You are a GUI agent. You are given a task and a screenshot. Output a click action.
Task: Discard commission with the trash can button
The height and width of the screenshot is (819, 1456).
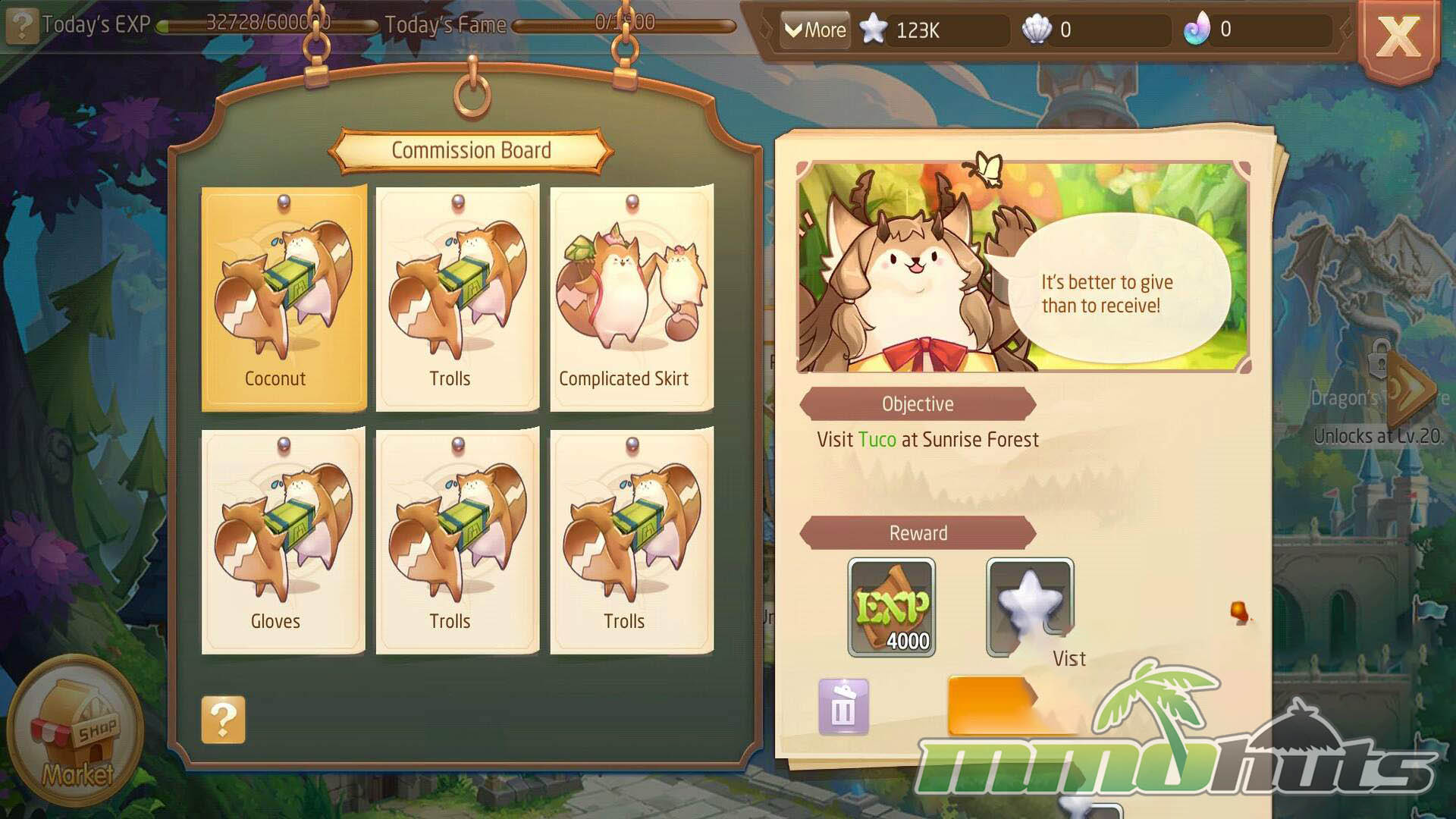pos(843,707)
